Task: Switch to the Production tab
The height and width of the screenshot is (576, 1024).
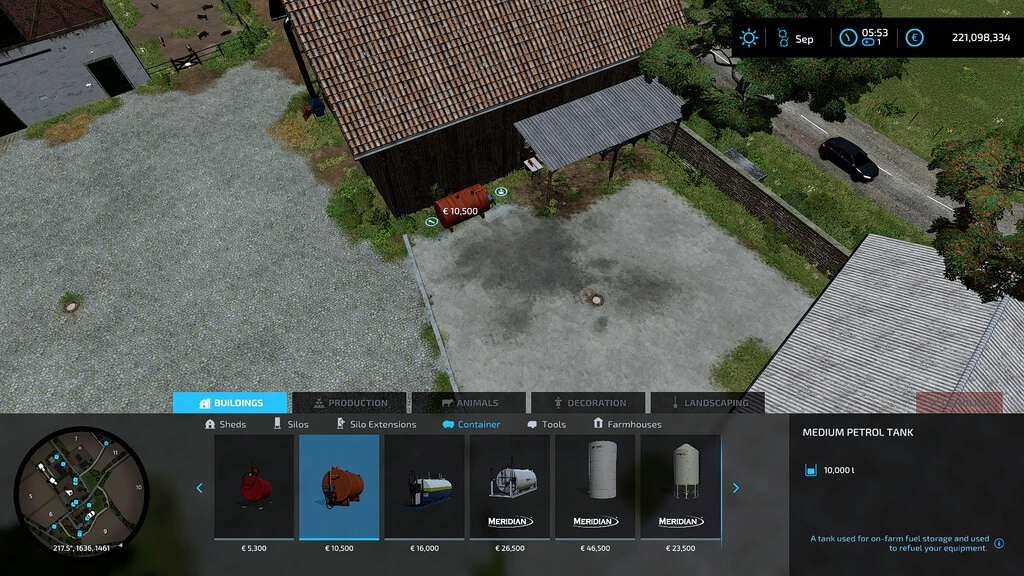Action: coord(349,403)
